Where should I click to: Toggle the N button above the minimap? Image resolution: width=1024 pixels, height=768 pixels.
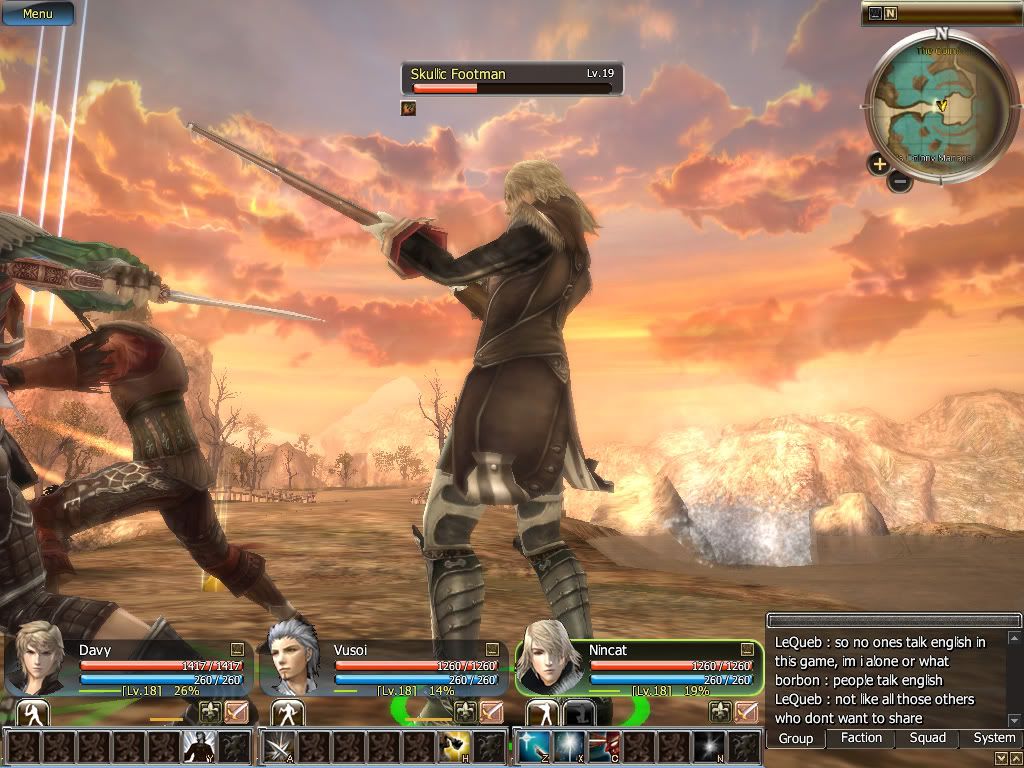point(890,13)
